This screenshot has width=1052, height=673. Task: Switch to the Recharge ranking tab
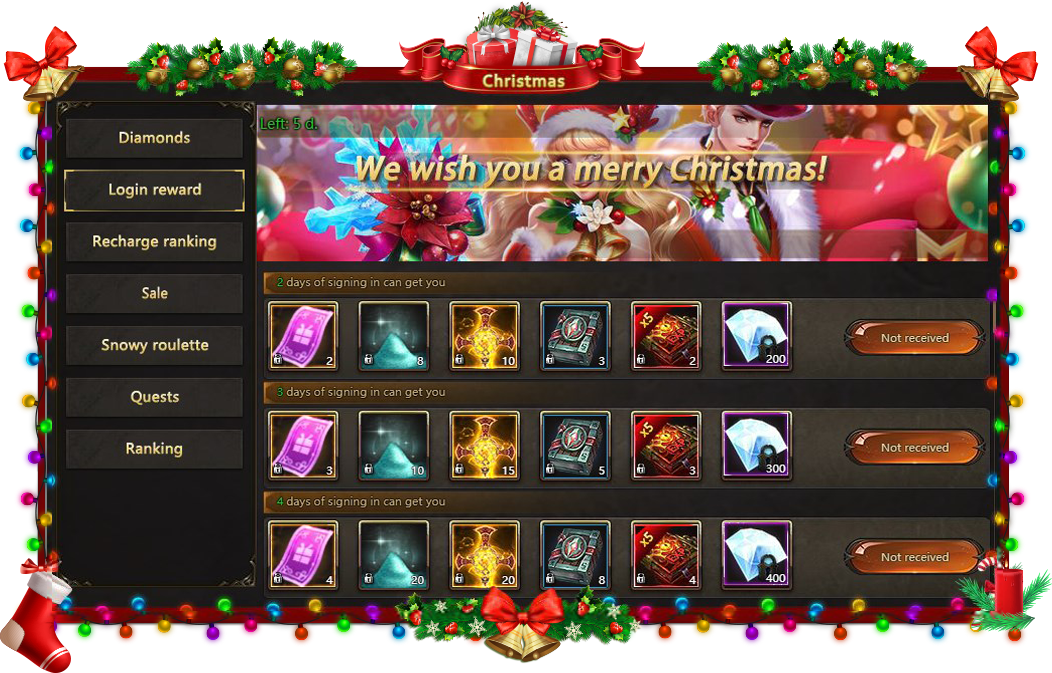click(x=154, y=242)
